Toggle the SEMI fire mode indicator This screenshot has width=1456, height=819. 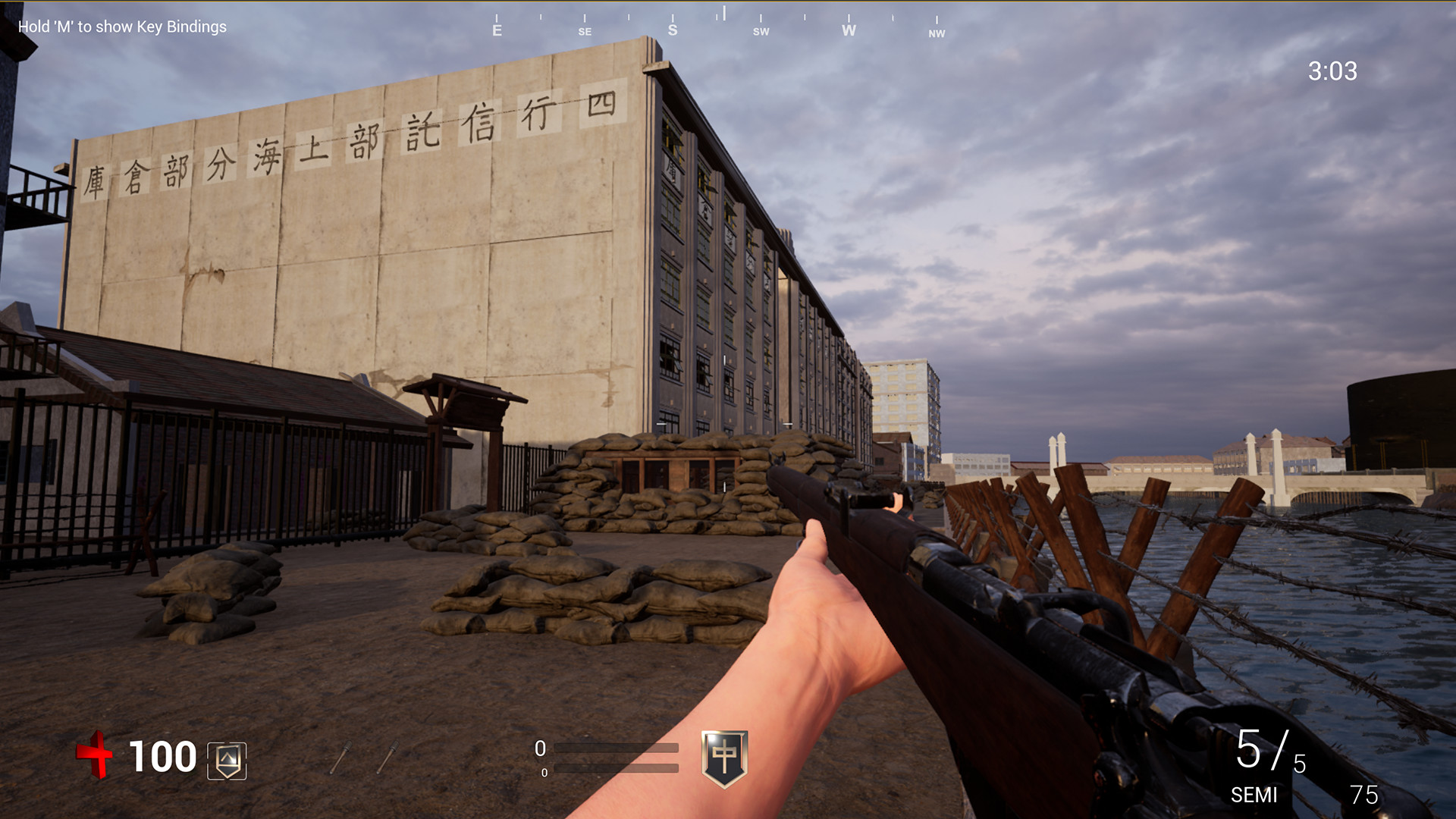pos(1255,795)
